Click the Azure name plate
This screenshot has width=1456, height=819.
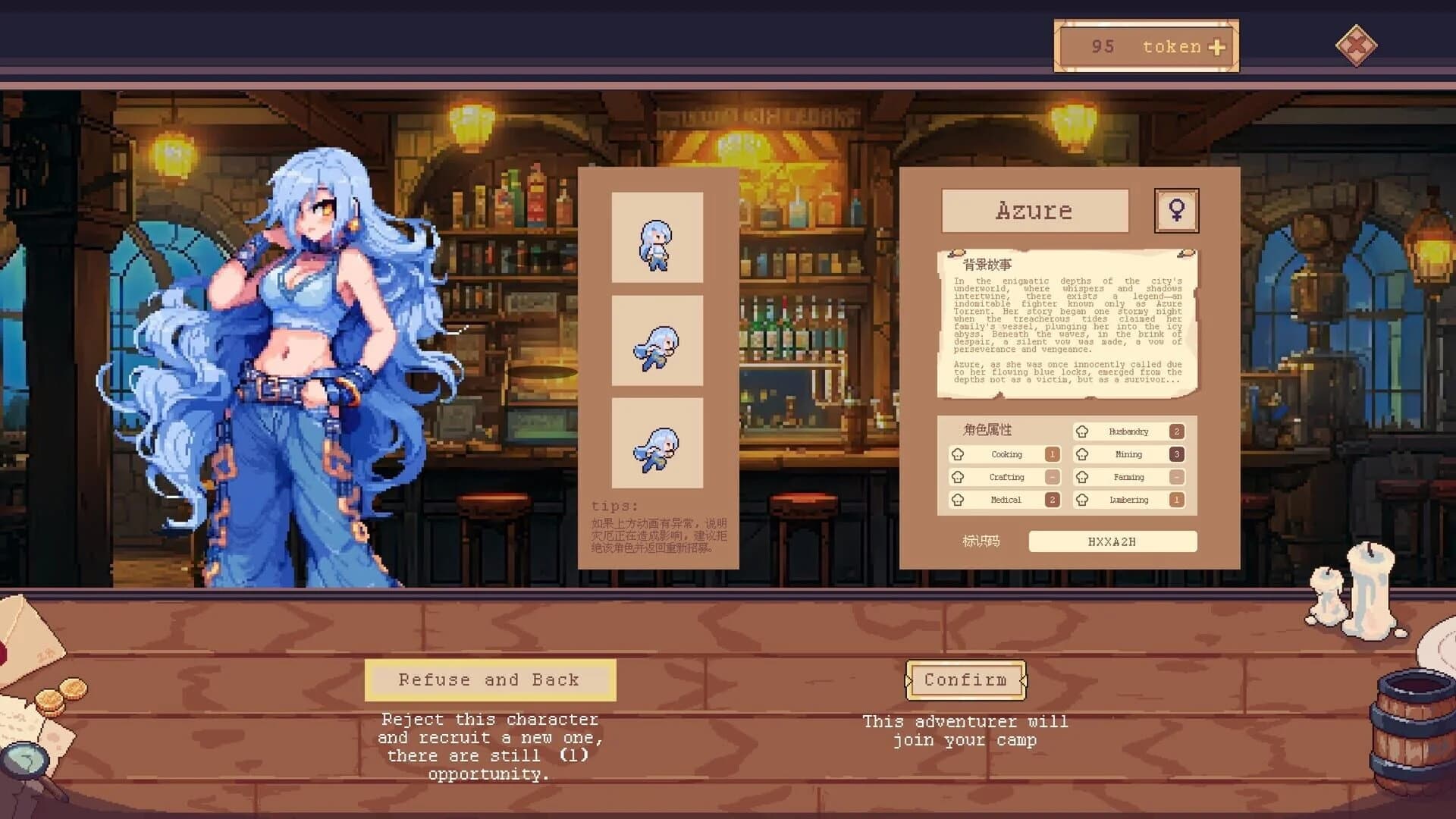coord(1034,211)
